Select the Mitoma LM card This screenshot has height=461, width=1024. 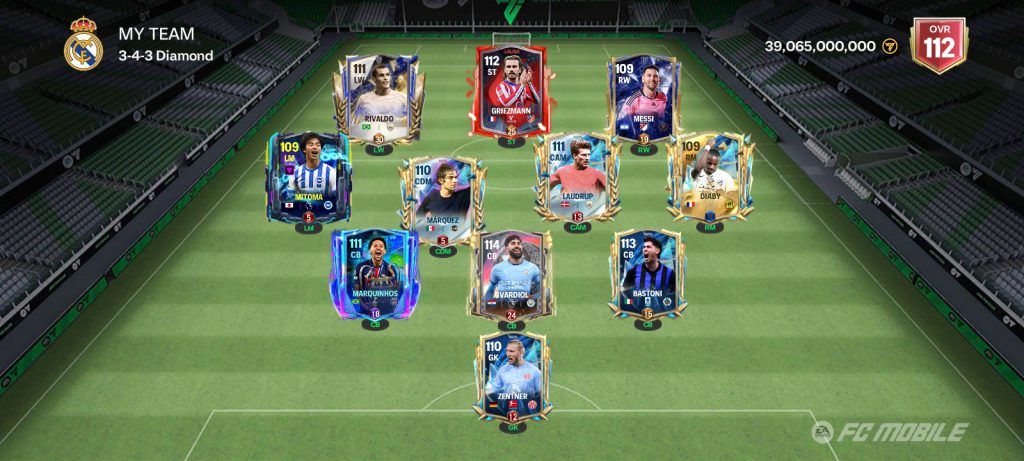pos(305,178)
